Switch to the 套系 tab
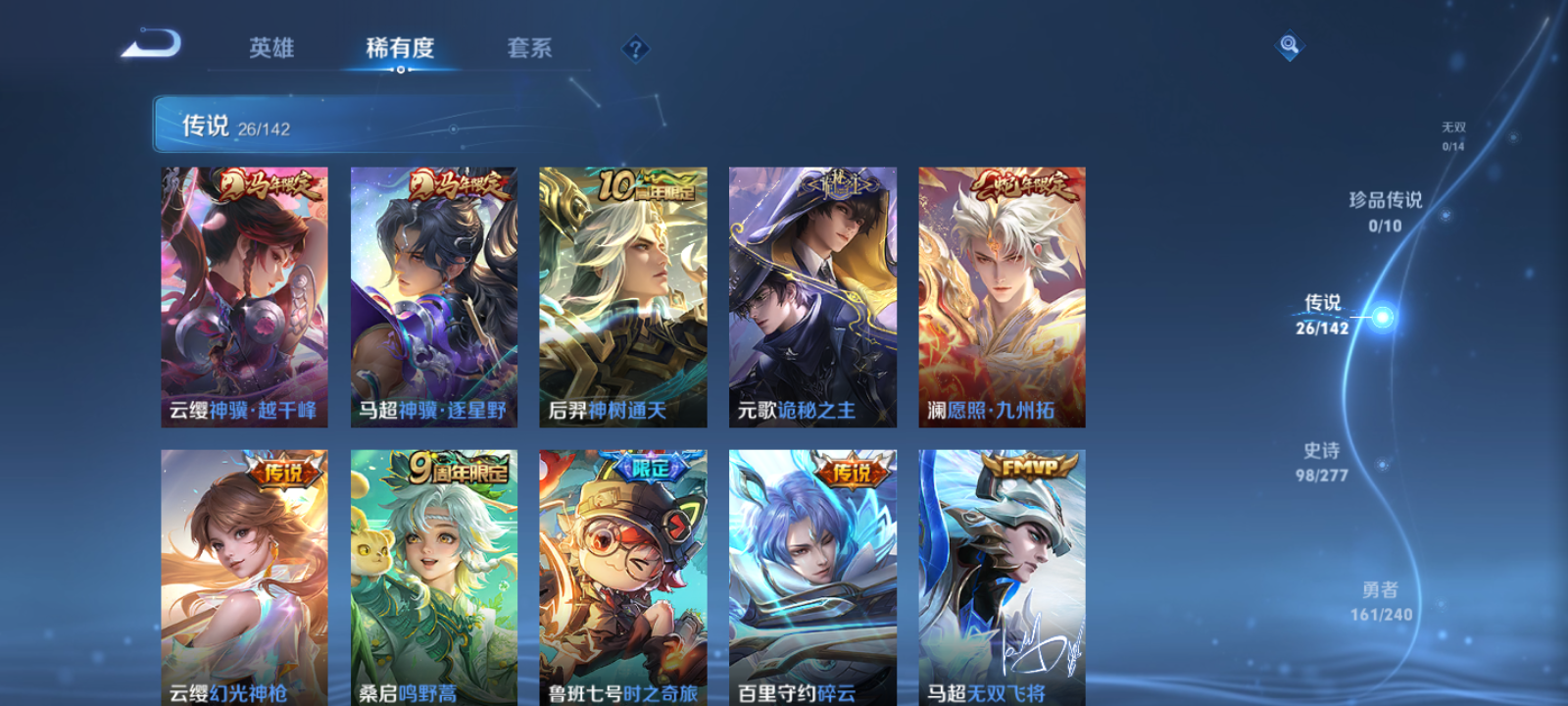 click(x=529, y=47)
